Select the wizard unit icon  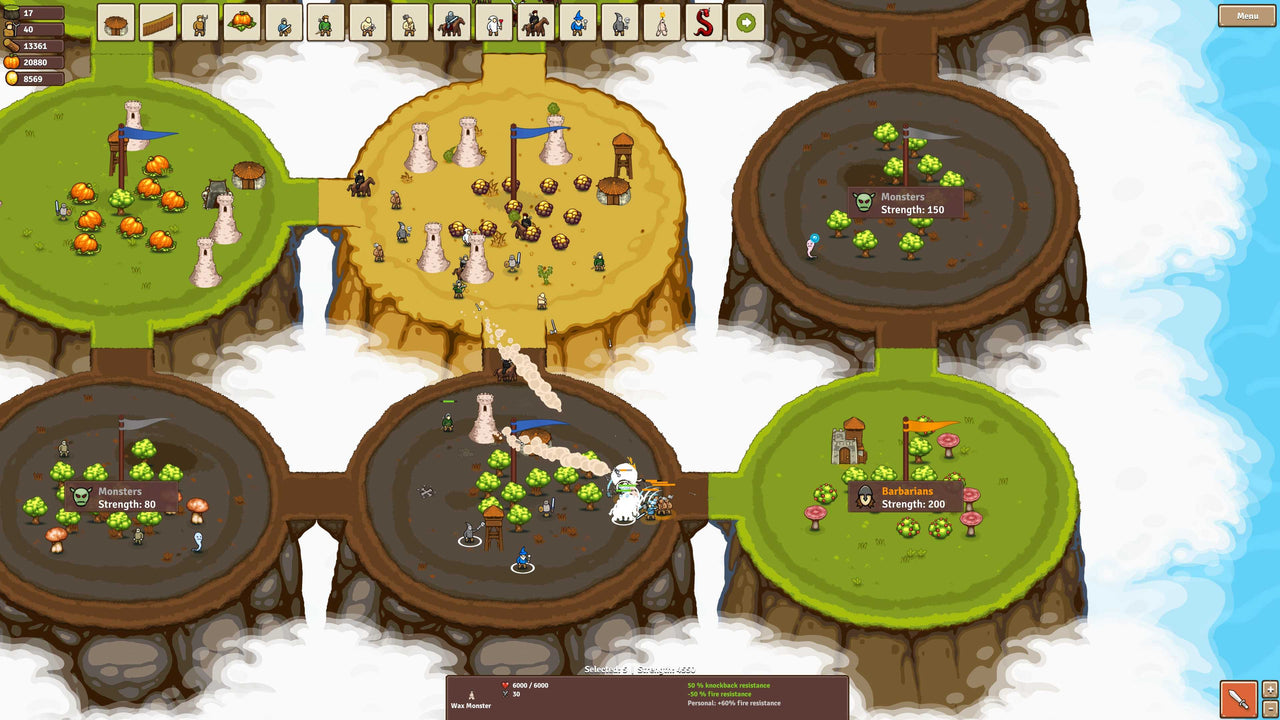(579, 22)
